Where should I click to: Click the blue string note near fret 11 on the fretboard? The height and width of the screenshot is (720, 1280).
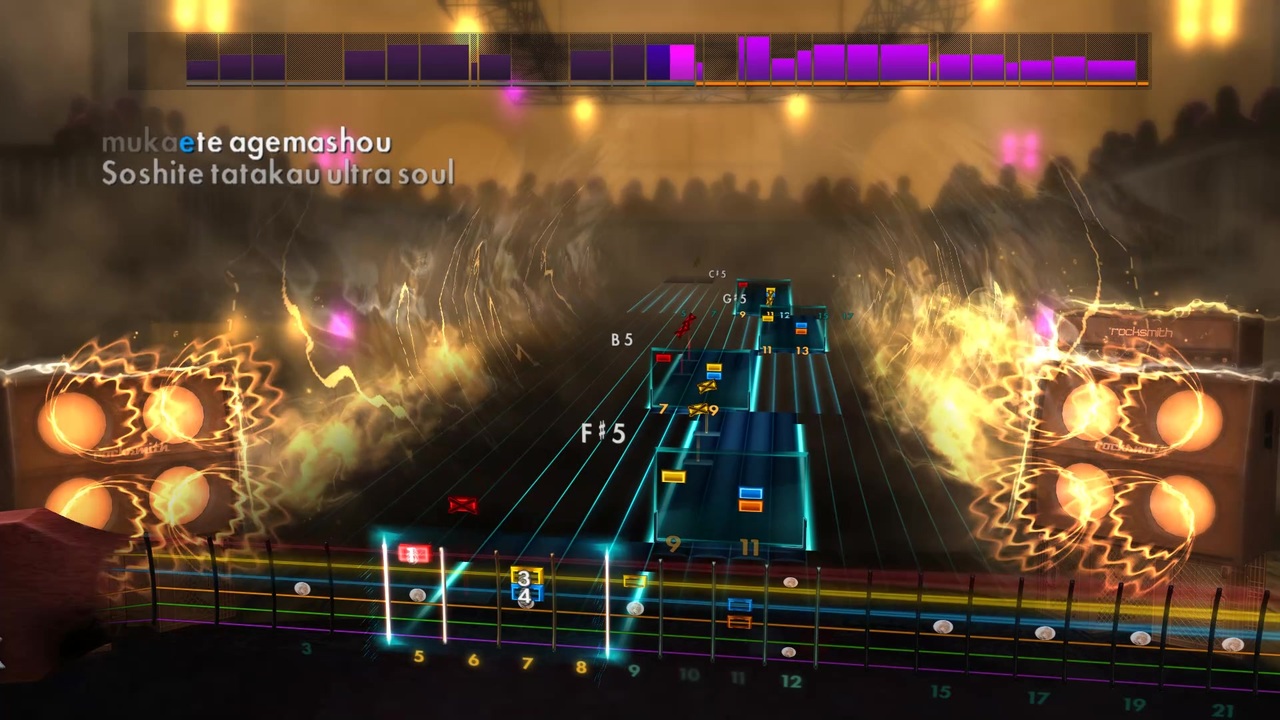point(739,603)
